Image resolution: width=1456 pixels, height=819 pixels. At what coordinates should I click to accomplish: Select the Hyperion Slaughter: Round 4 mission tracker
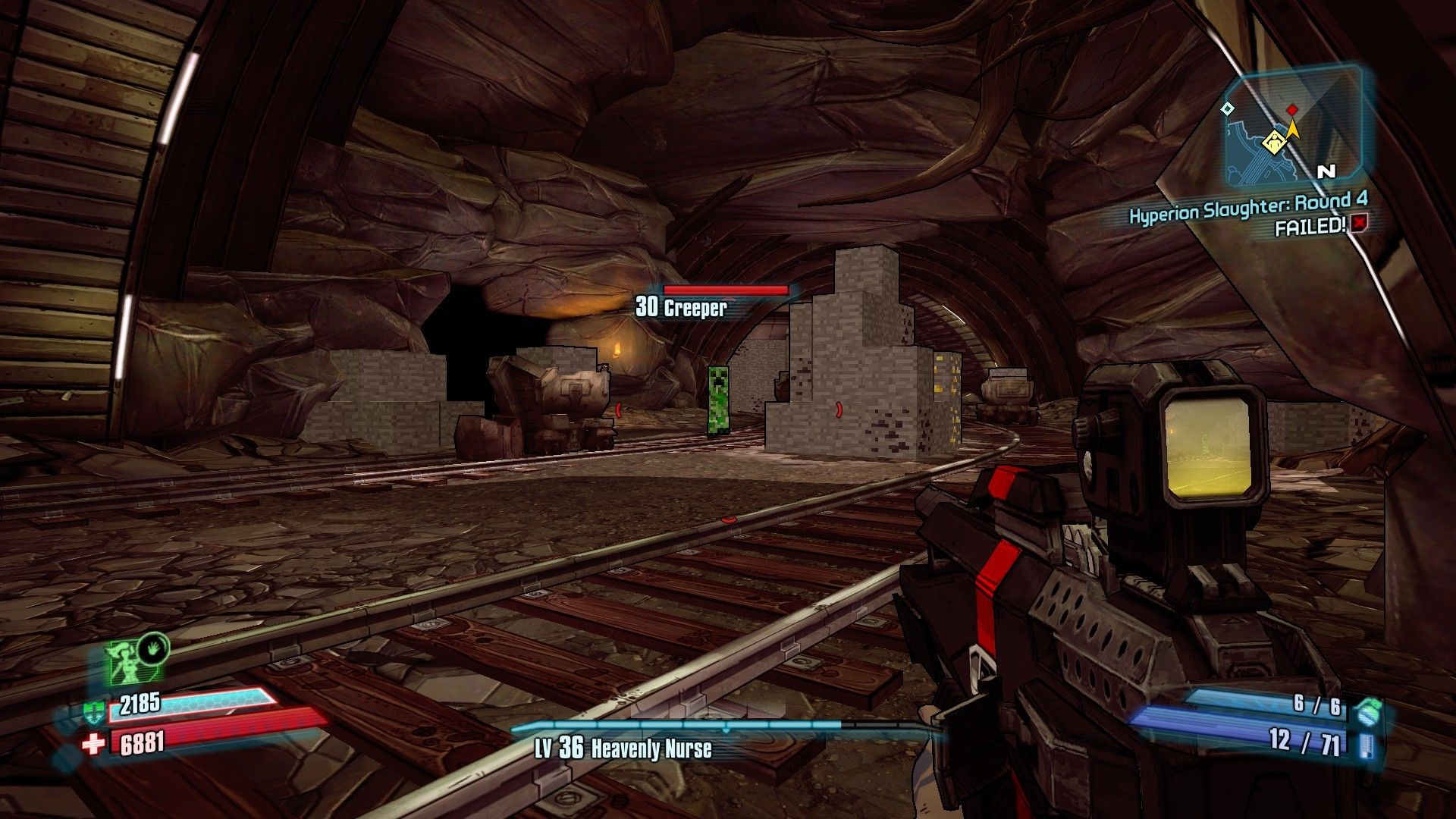(x=1247, y=208)
